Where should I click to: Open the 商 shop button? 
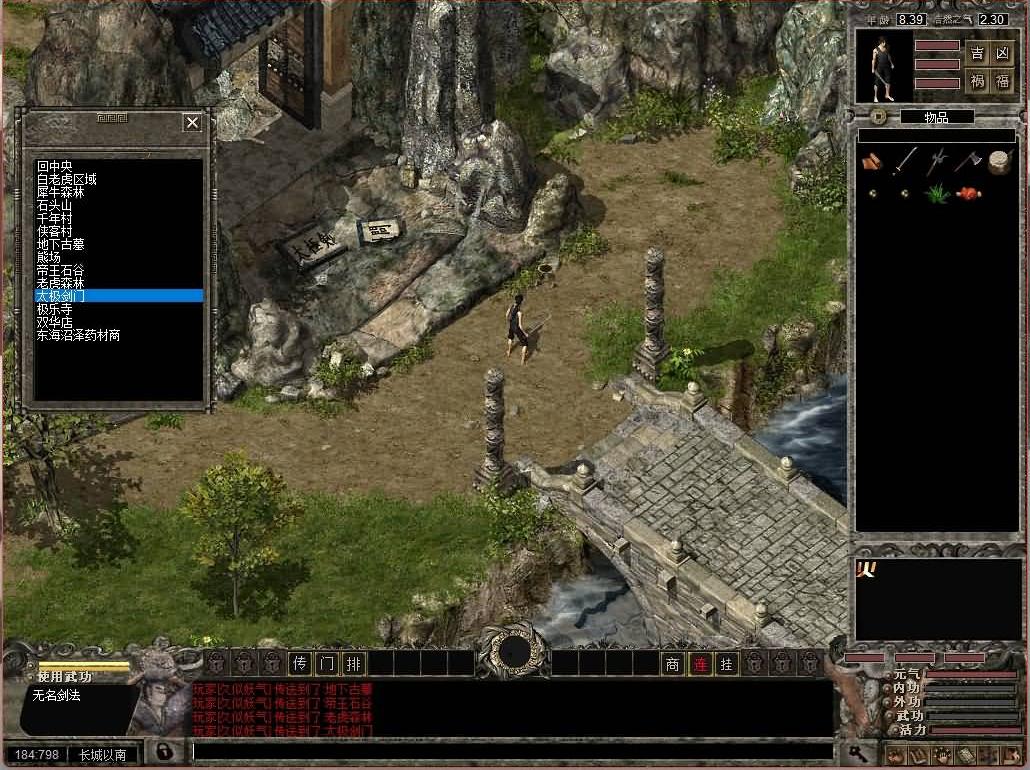673,663
